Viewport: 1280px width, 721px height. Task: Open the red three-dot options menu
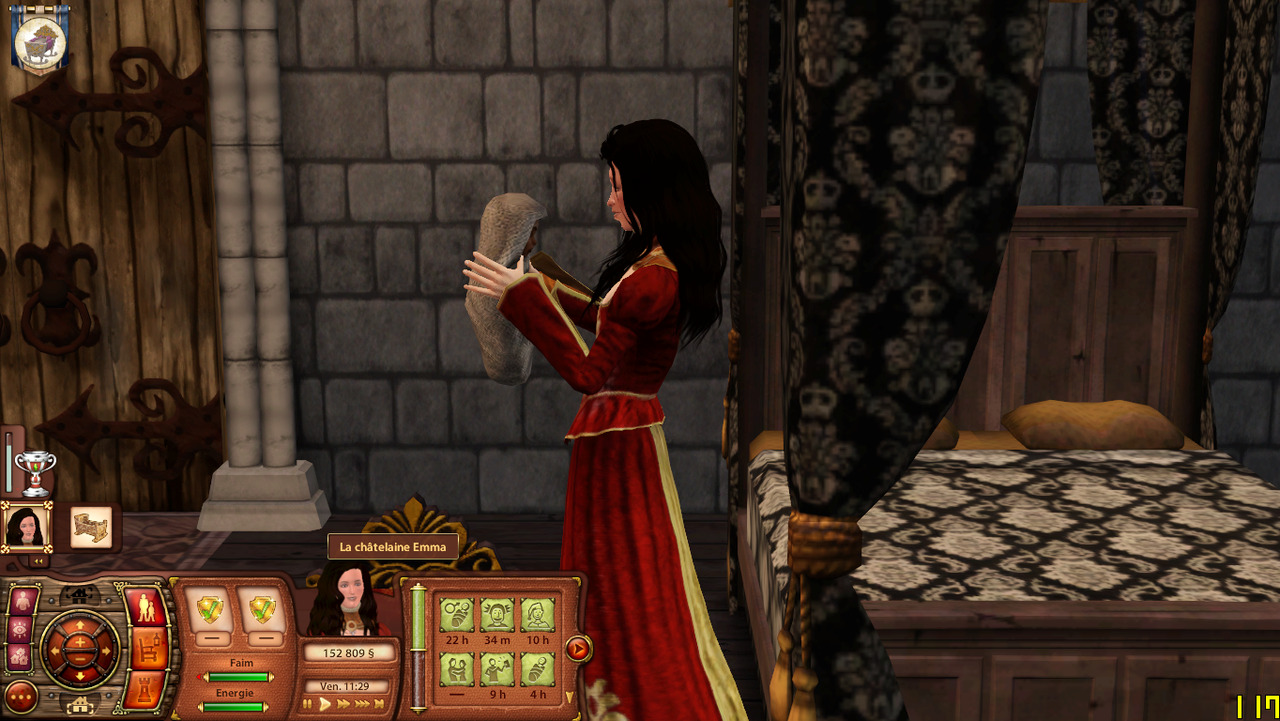coord(21,696)
